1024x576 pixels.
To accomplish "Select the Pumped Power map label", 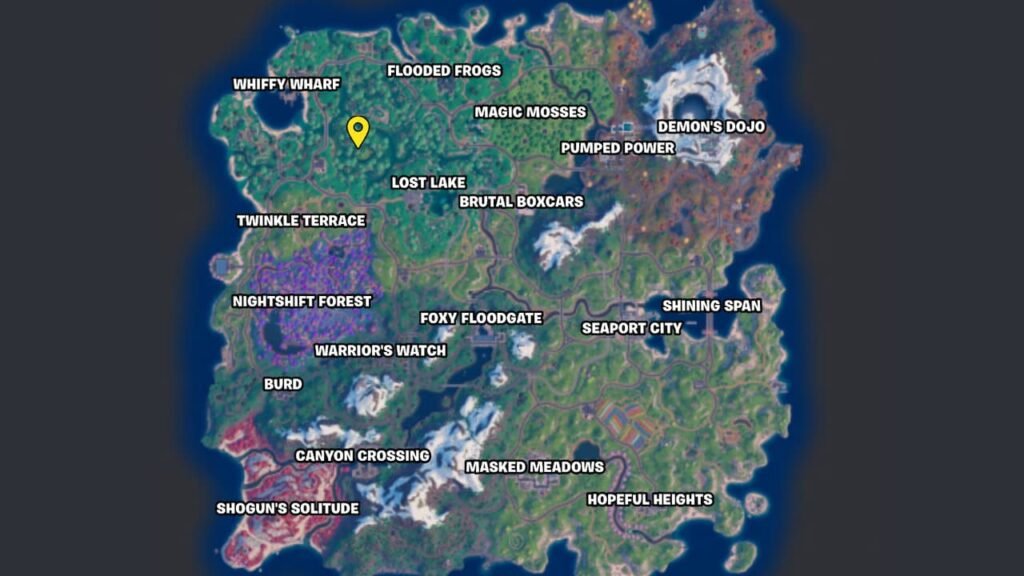I will (617, 148).
